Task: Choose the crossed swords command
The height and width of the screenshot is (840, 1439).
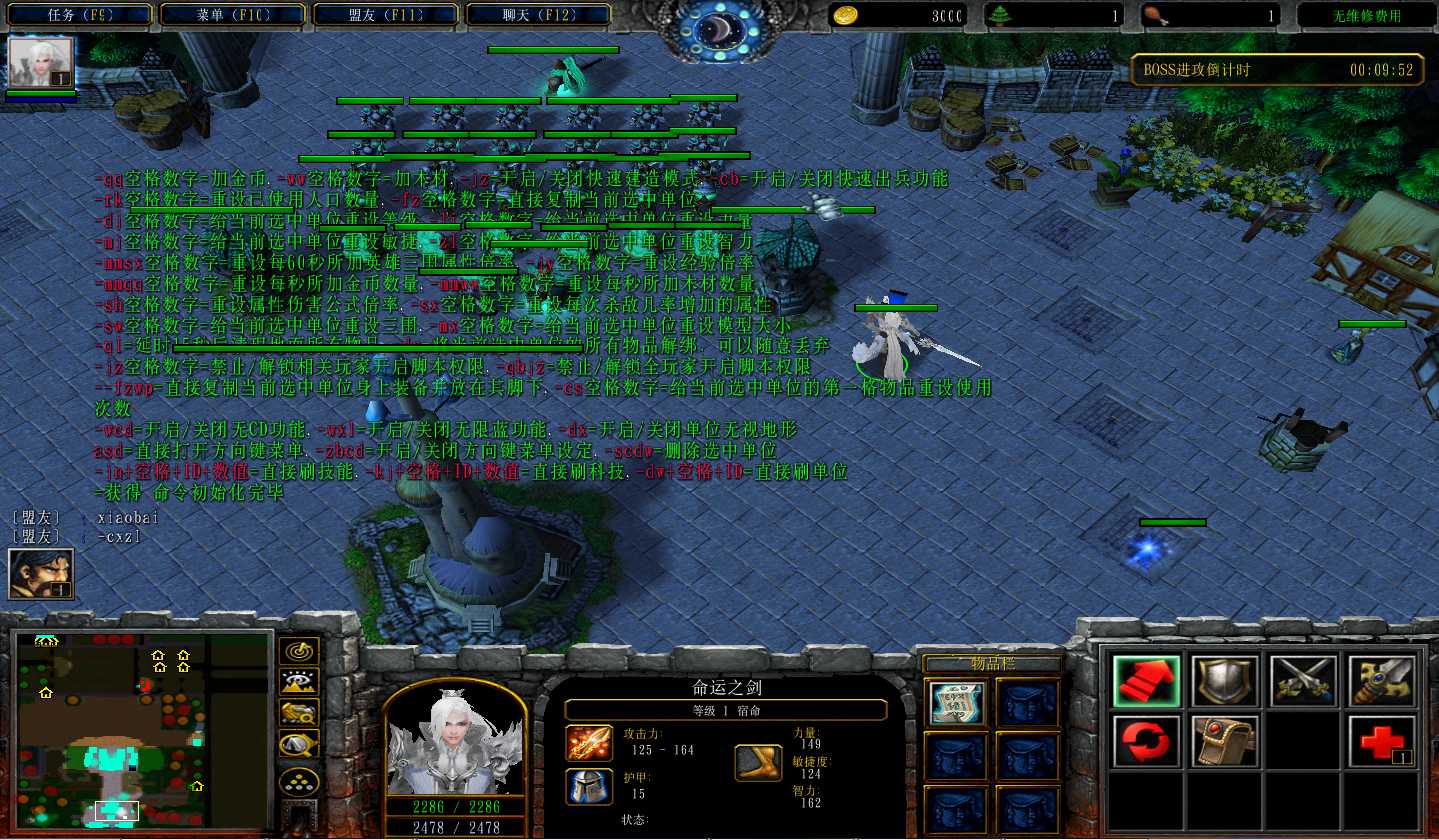Action: (x=1302, y=681)
